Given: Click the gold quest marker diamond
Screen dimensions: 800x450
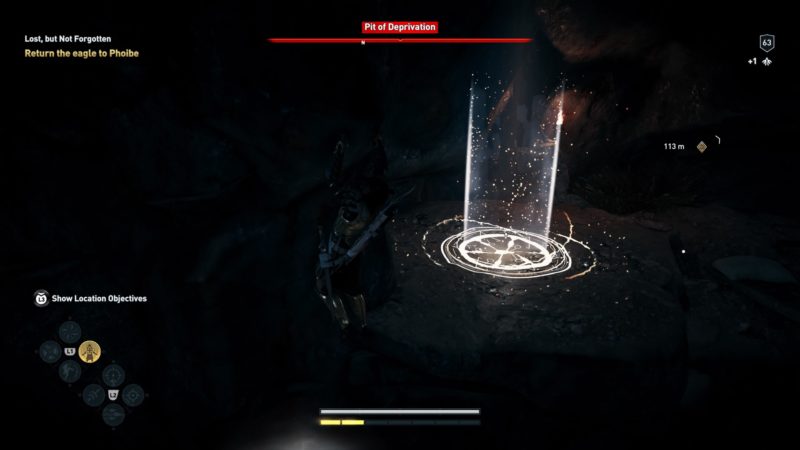Looking at the screenshot, I should coord(702,147).
